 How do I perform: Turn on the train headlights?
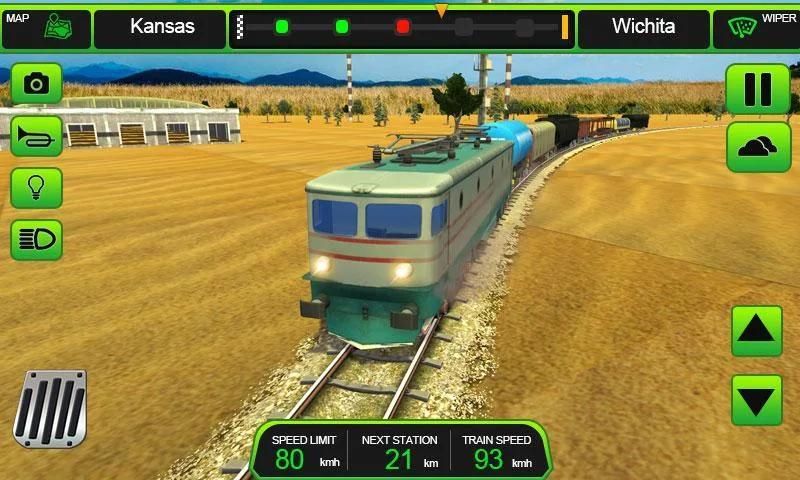[x=37, y=240]
